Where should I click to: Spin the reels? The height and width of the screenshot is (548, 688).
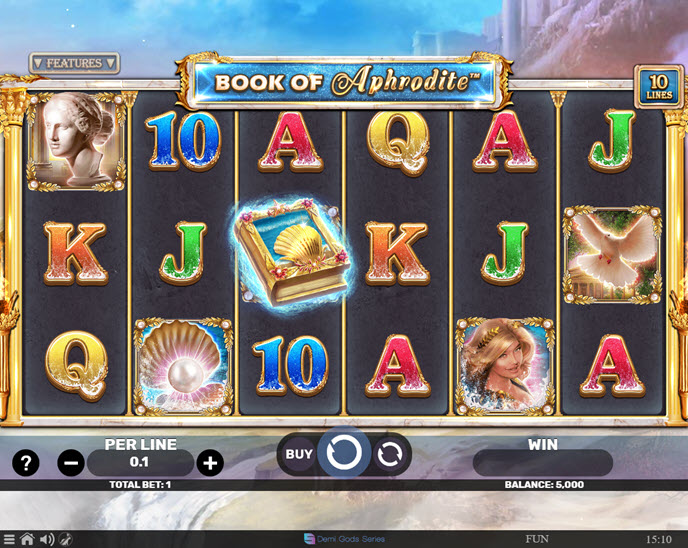(344, 454)
